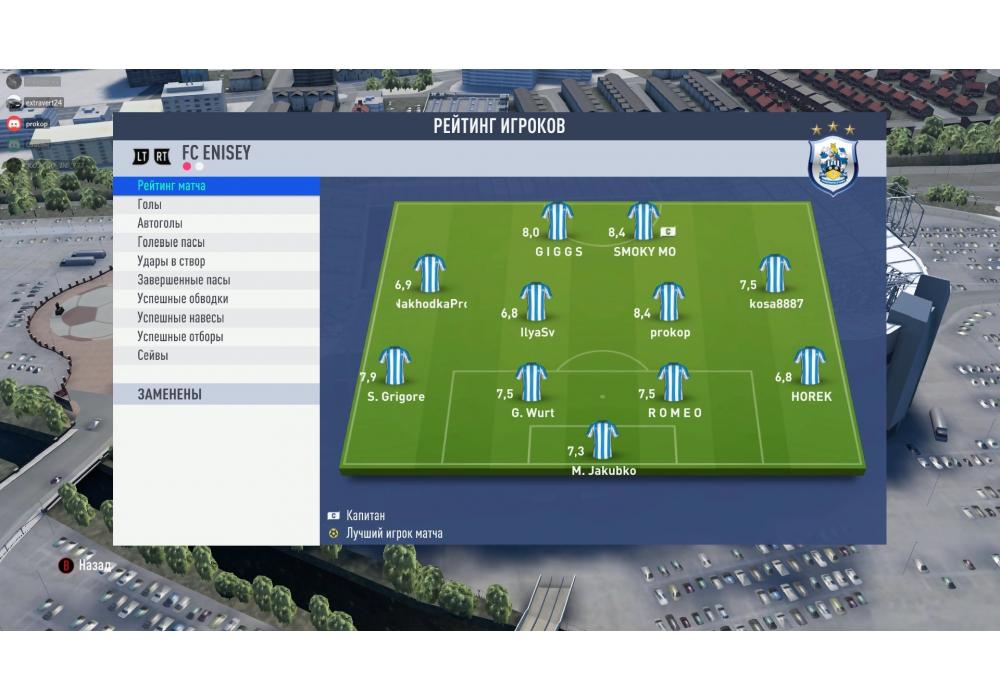Open Успешные отборы statistics

[x=216, y=337]
